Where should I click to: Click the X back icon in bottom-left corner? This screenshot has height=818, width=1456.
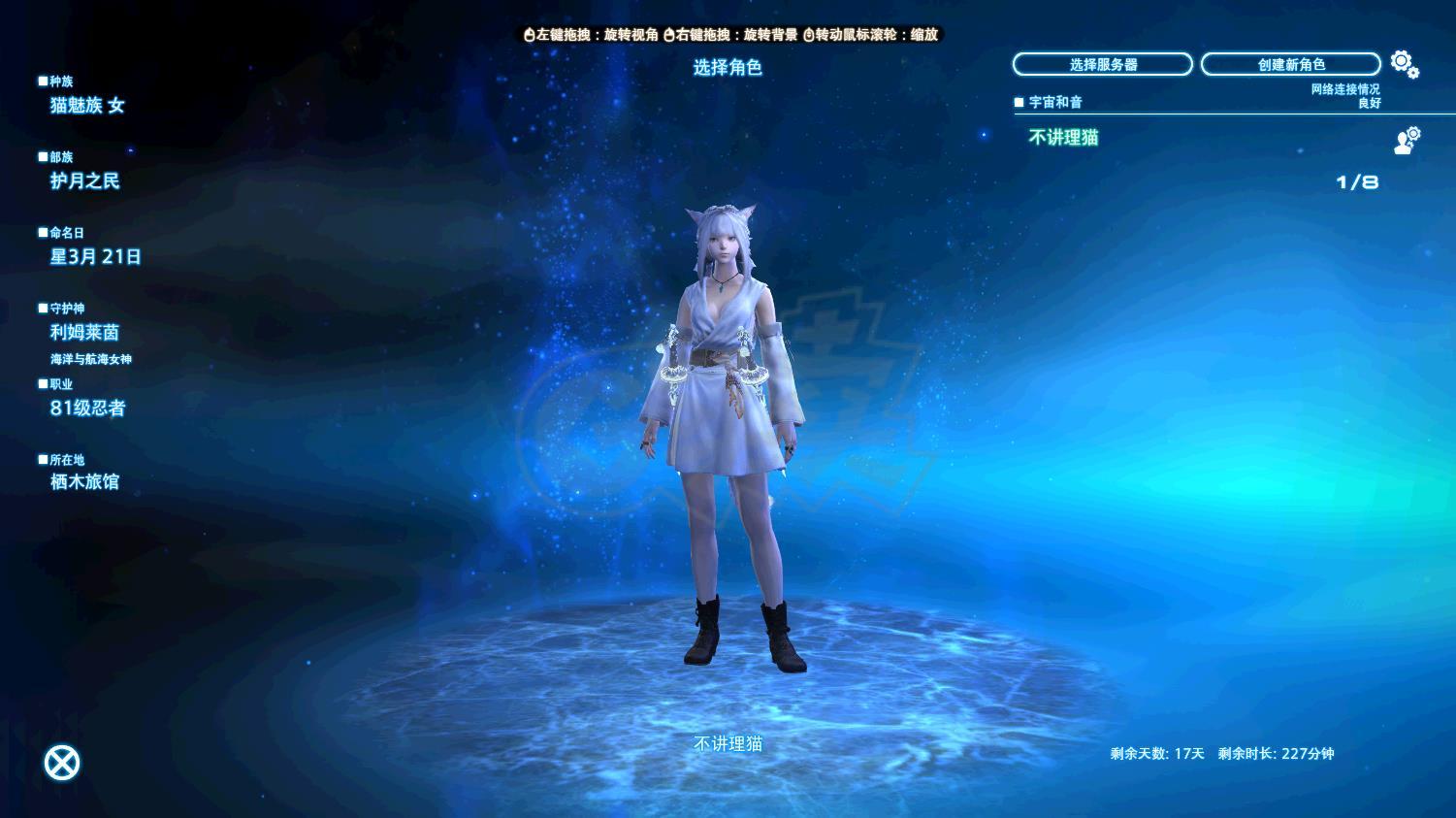coord(60,762)
